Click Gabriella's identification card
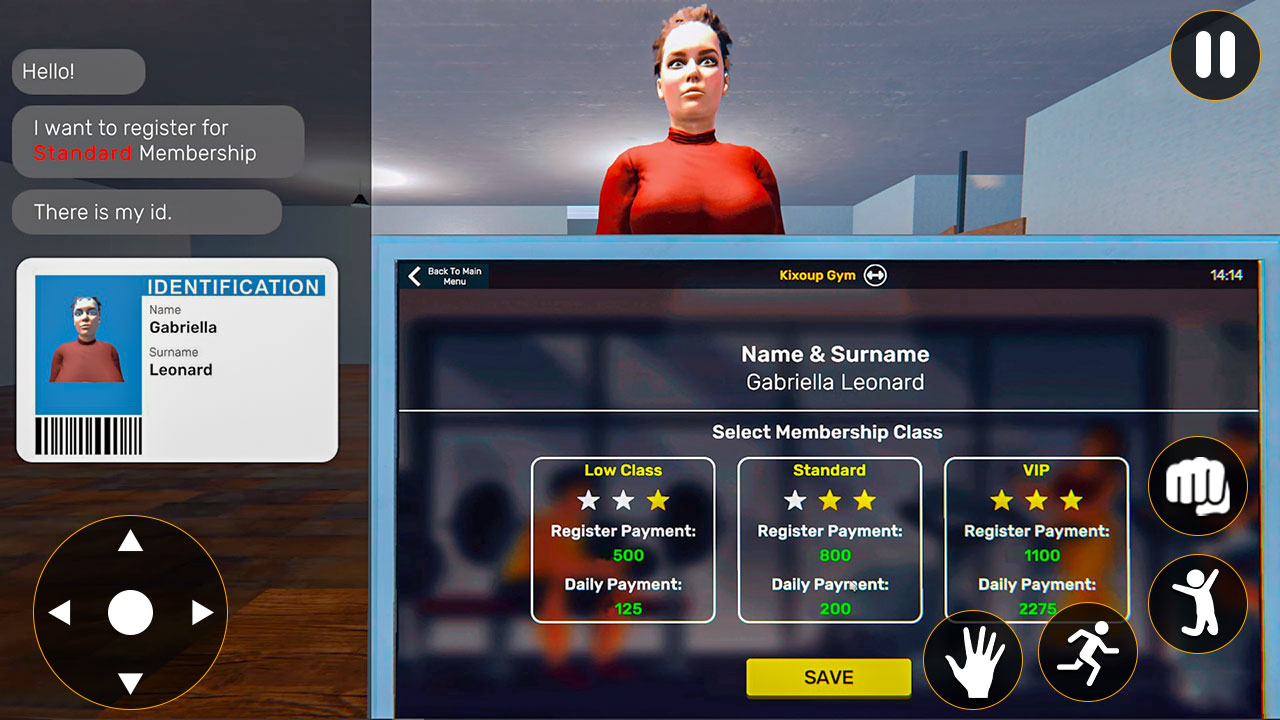1280x720 pixels. (176, 360)
